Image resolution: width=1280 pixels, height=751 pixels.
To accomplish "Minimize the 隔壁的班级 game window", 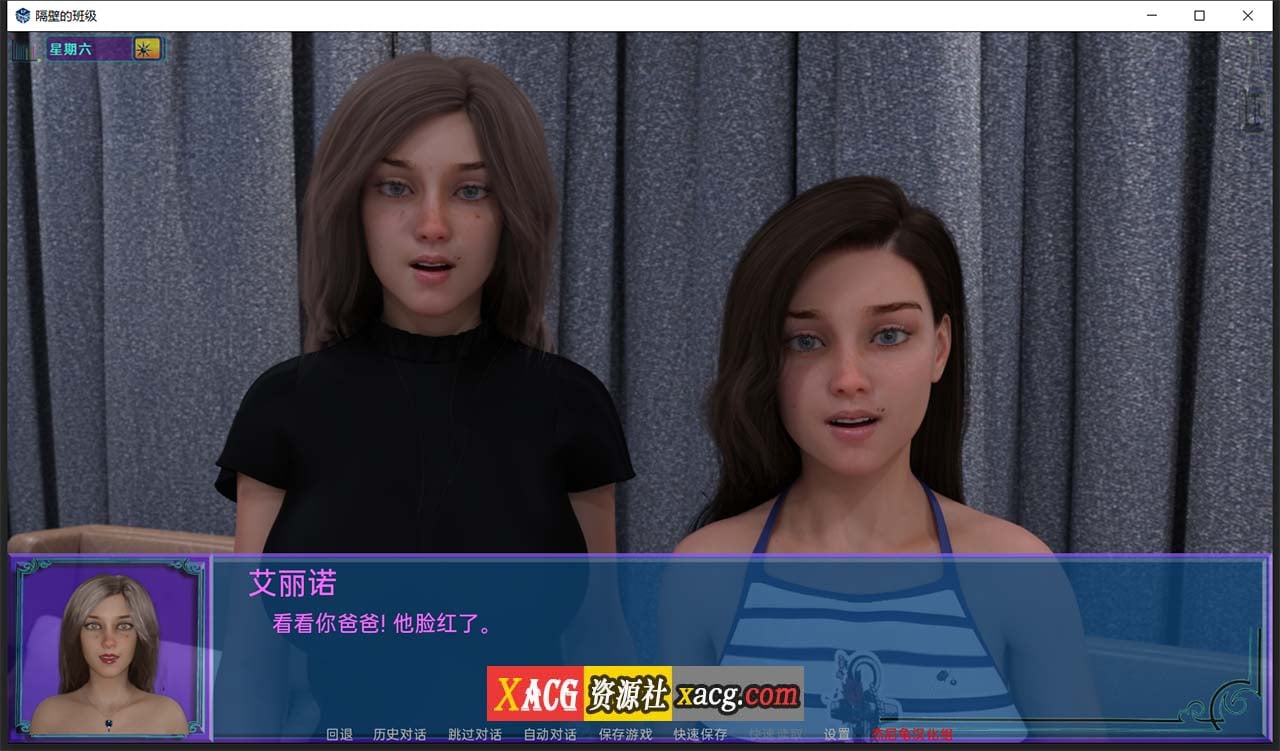I will pyautogui.click(x=1152, y=15).
